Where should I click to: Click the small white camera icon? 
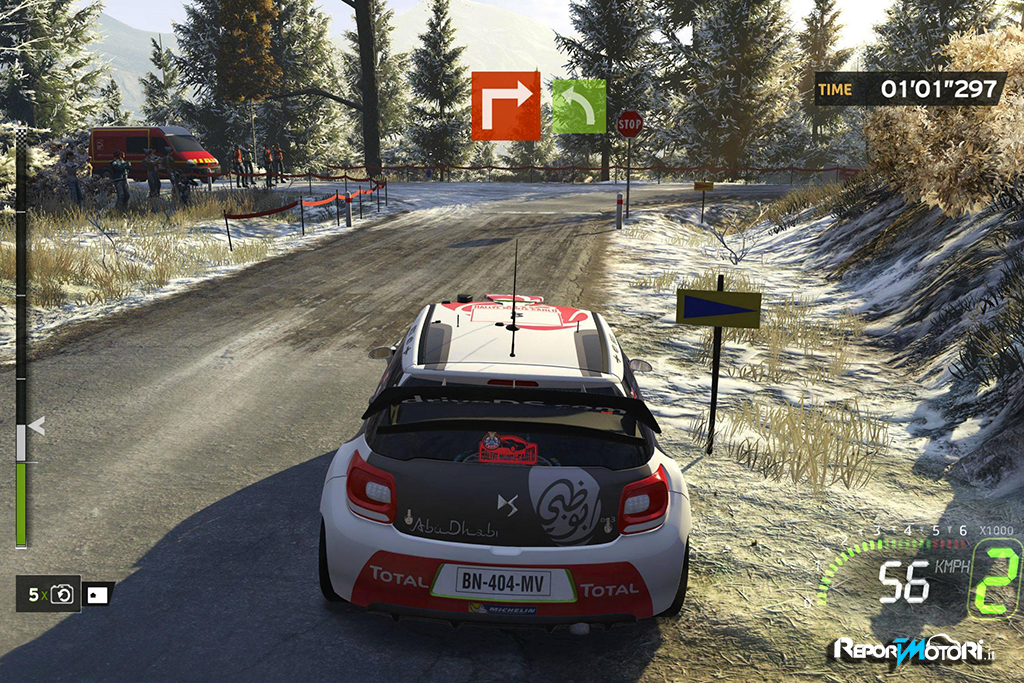point(98,594)
